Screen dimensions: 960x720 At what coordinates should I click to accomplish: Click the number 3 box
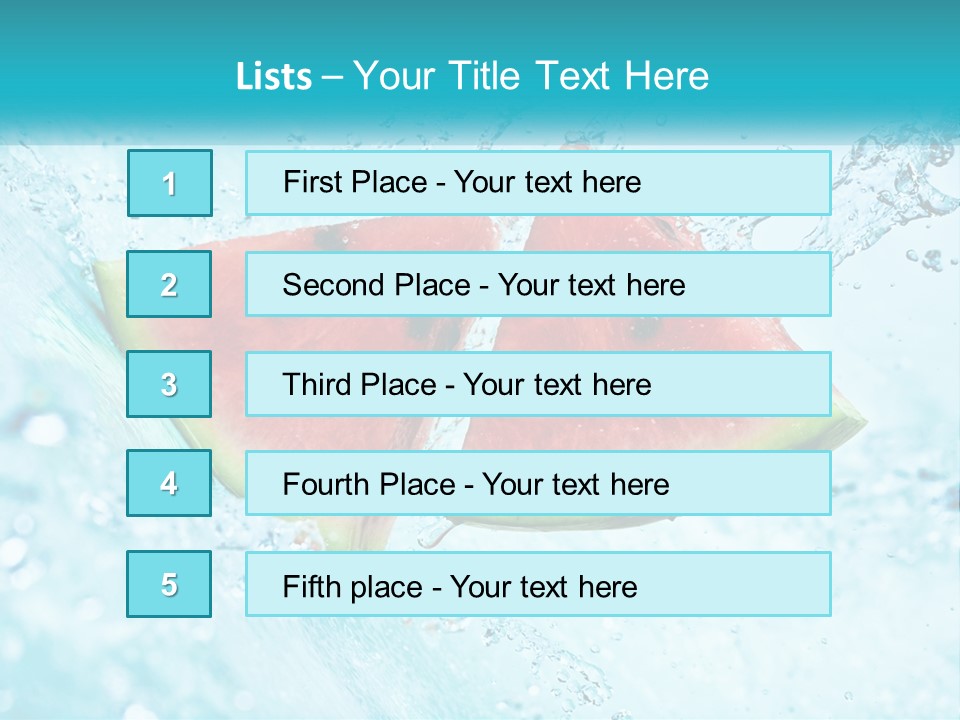click(x=170, y=384)
